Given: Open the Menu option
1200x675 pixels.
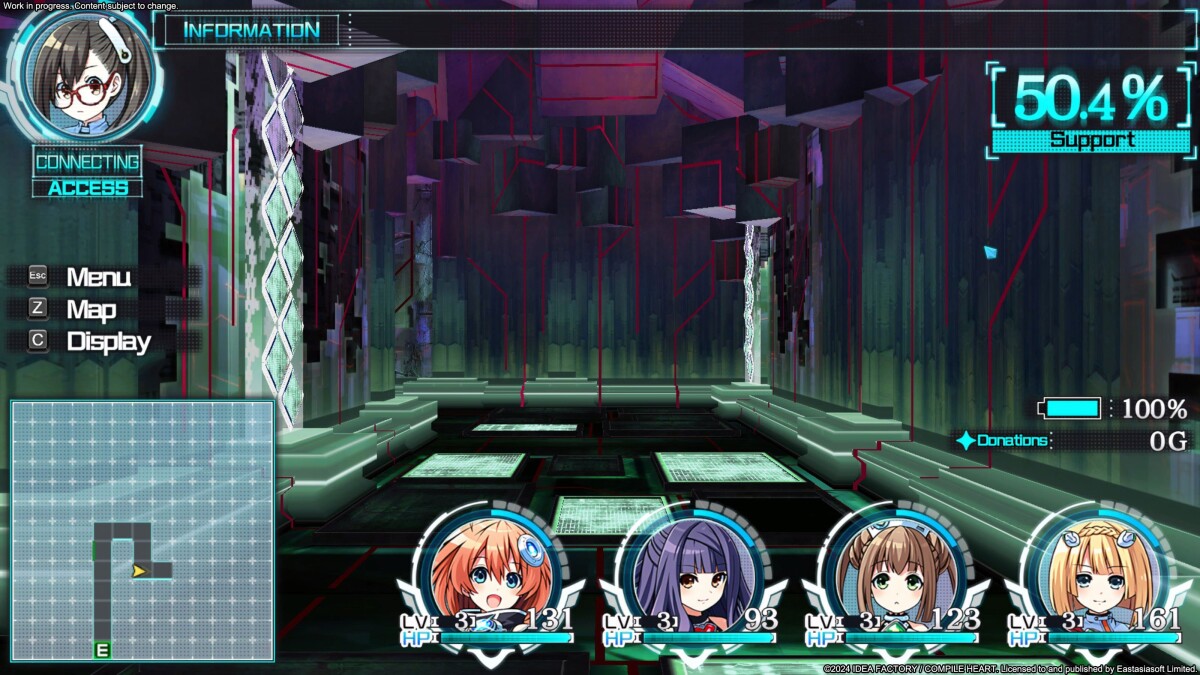Looking at the screenshot, I should tap(98, 277).
